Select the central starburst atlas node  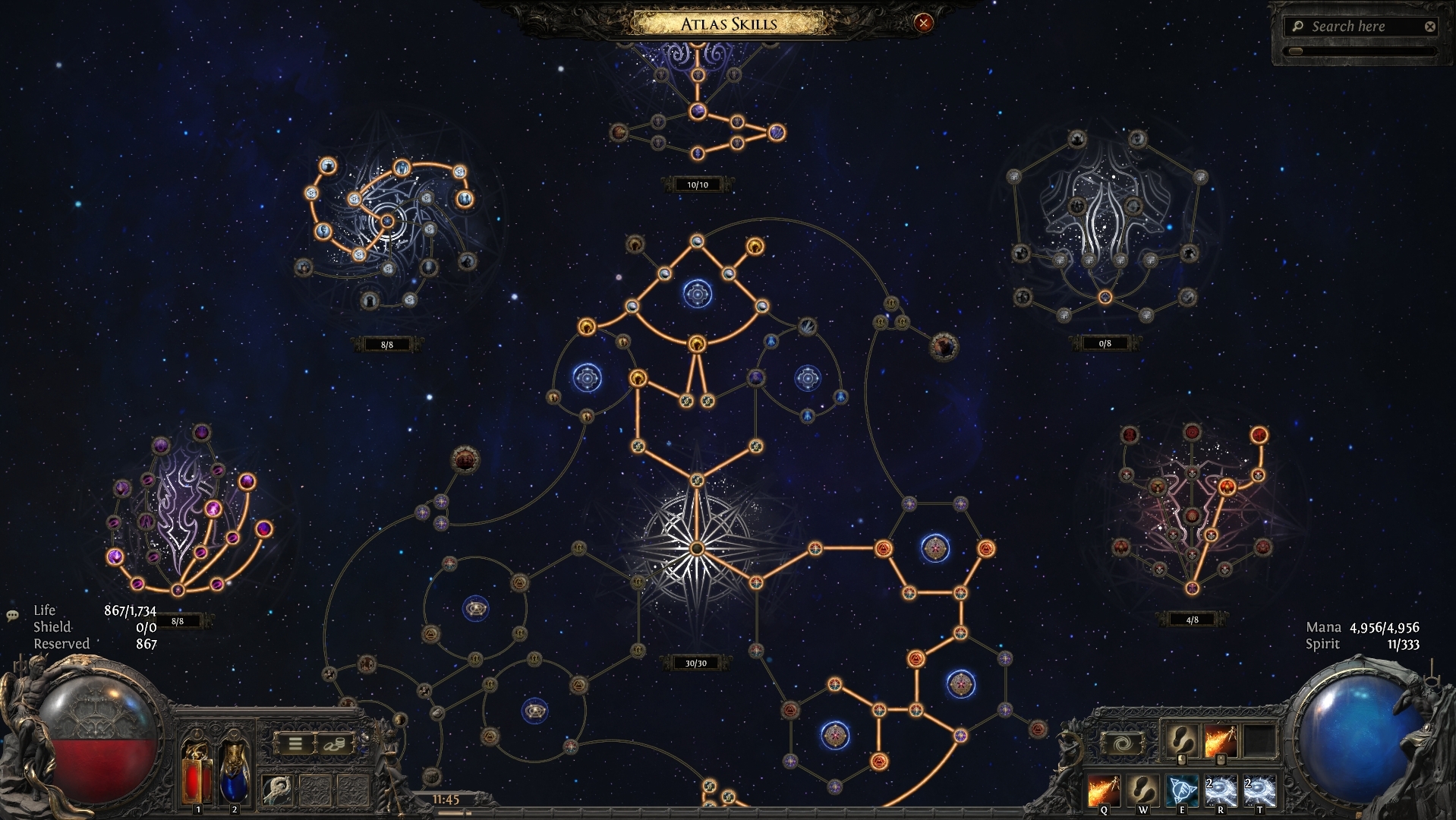click(697, 548)
